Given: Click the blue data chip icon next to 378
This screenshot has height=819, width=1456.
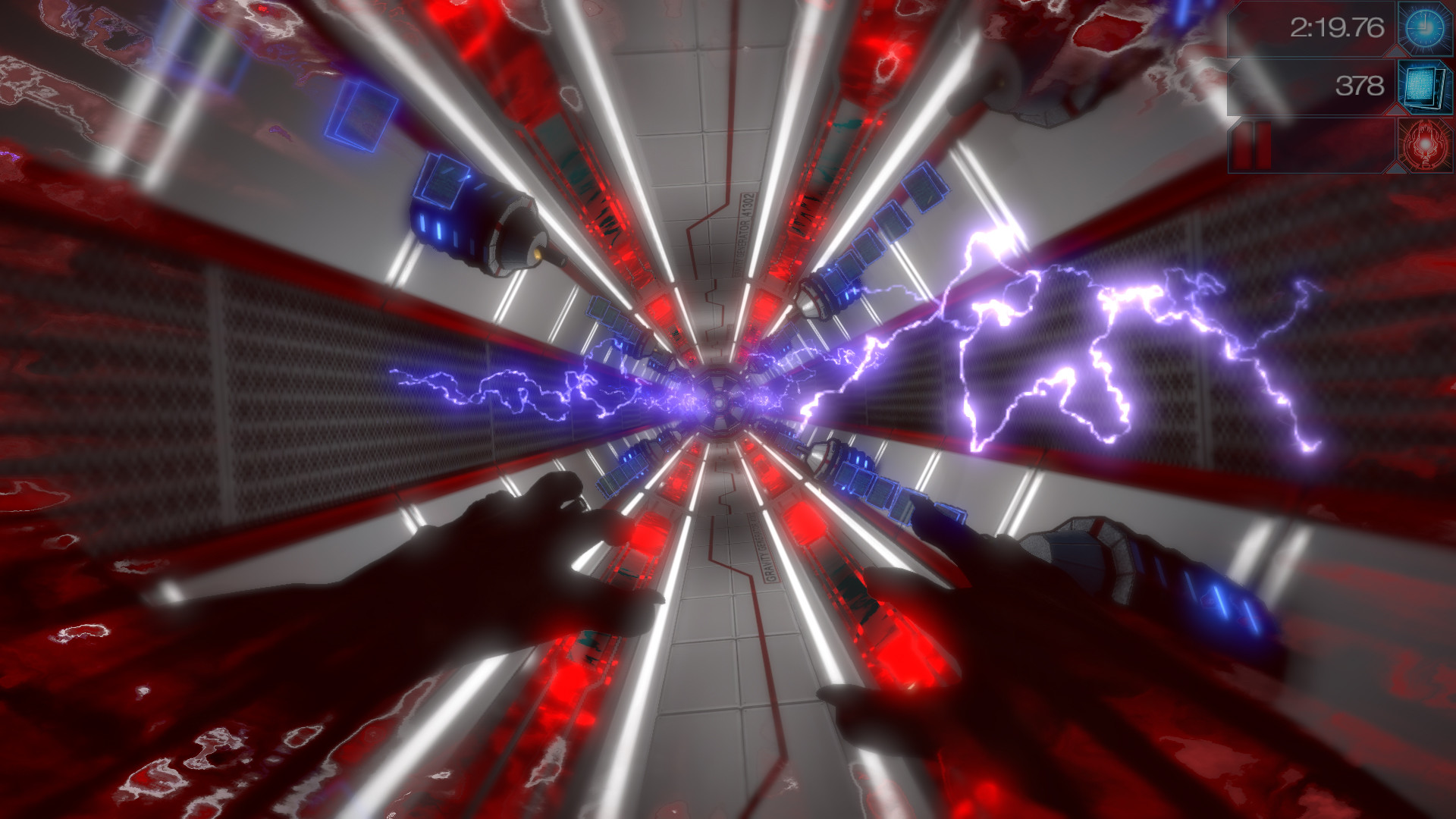Looking at the screenshot, I should point(1424,87).
